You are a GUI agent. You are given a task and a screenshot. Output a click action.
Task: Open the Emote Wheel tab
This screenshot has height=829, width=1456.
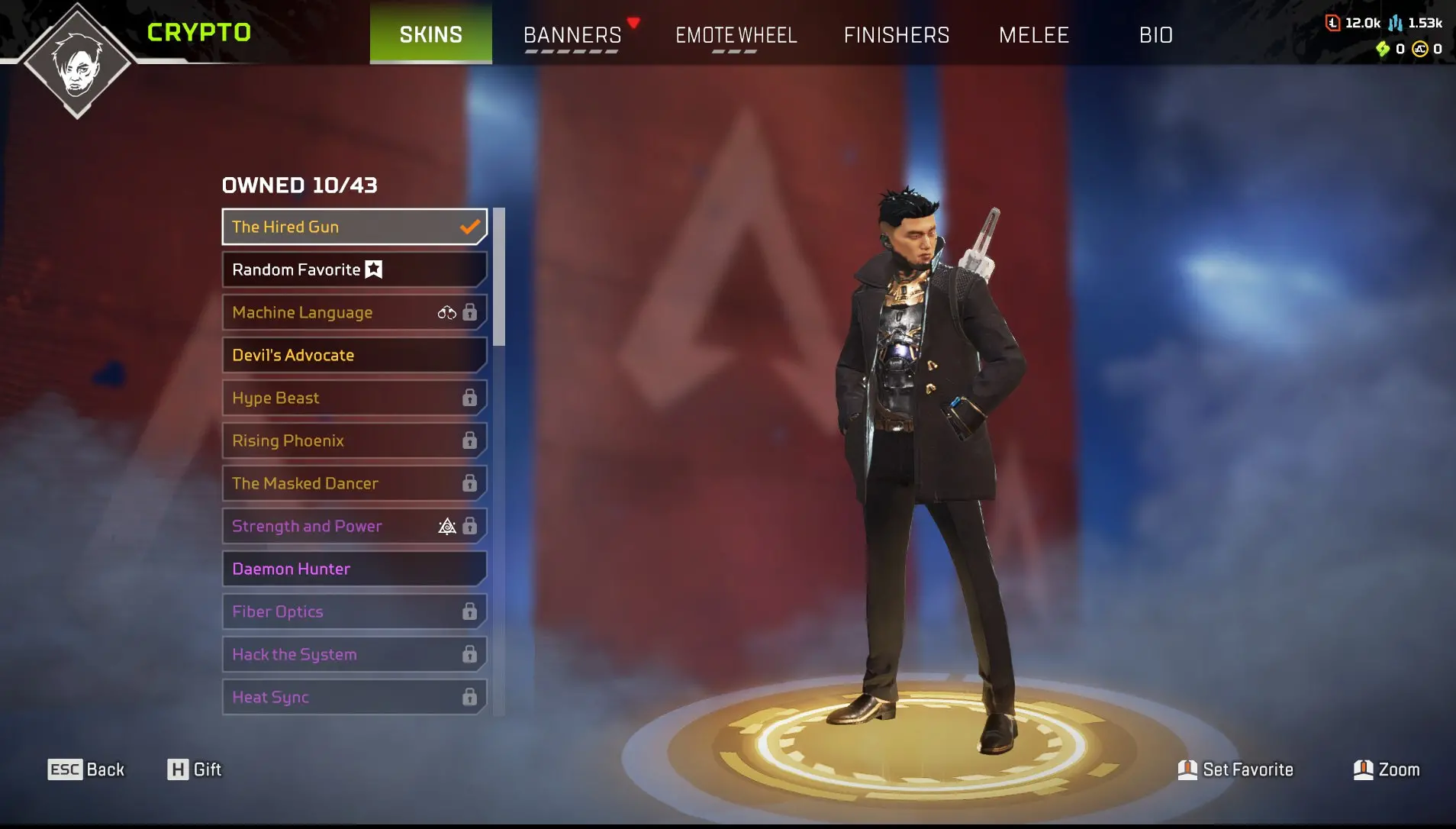click(736, 35)
